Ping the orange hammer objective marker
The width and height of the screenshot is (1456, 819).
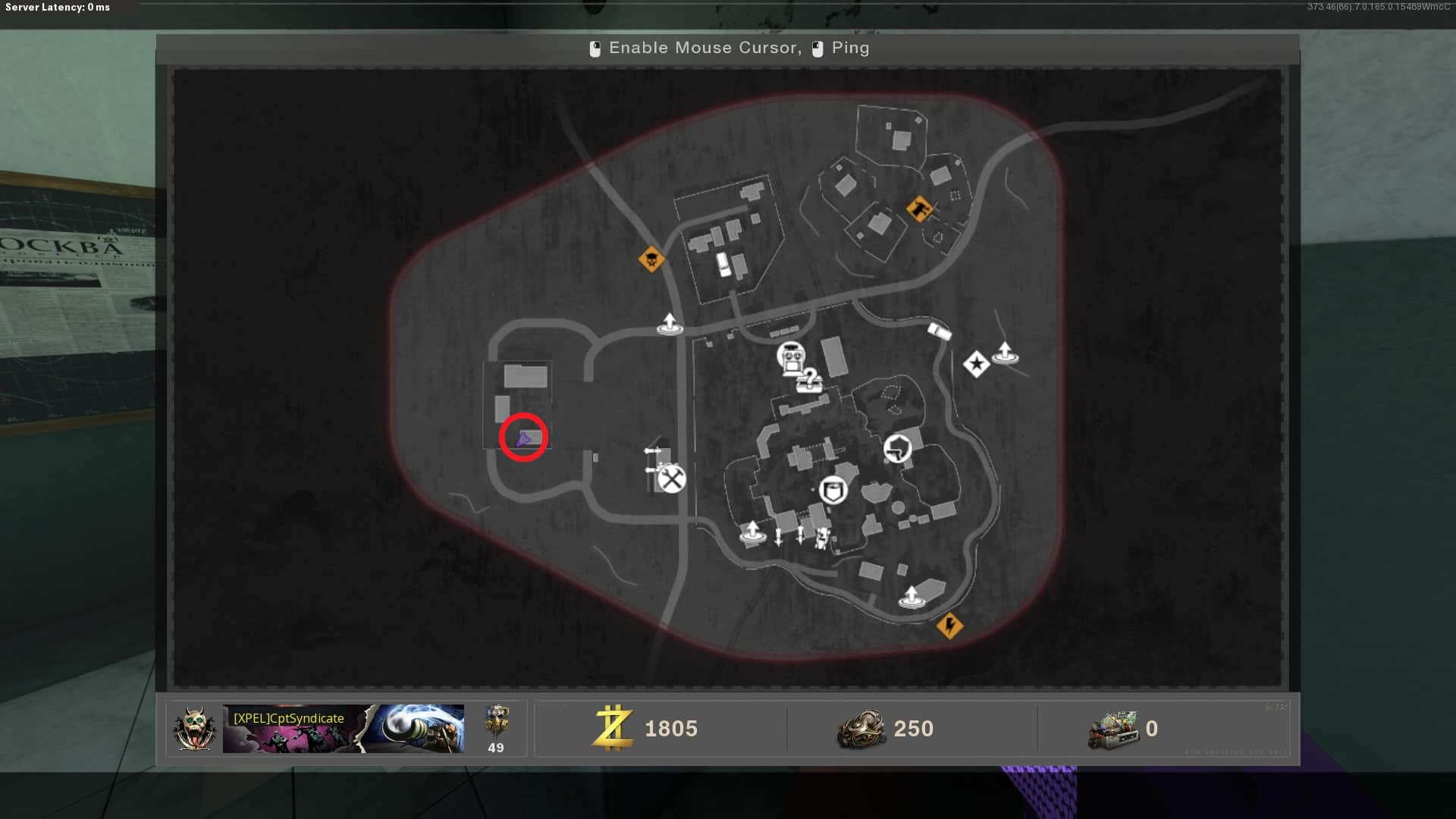tap(919, 208)
